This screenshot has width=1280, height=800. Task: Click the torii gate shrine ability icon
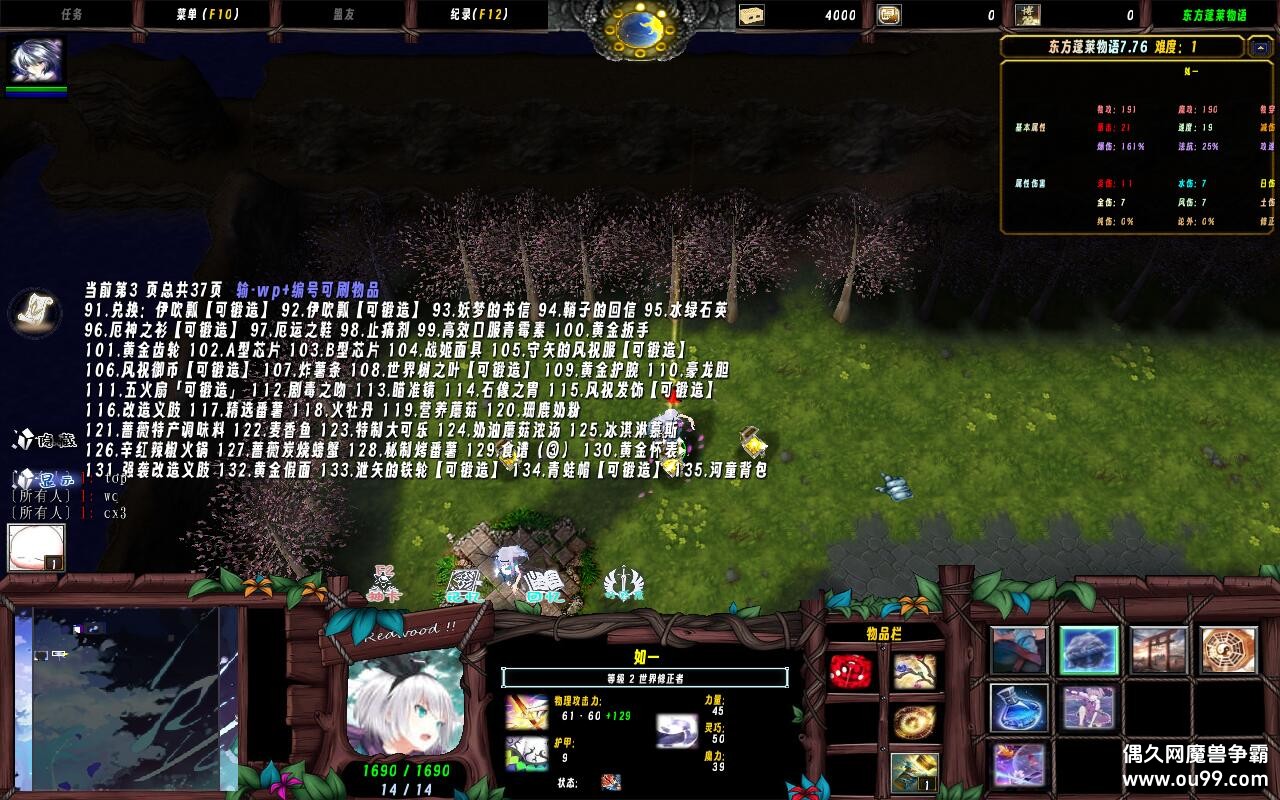point(1157,649)
